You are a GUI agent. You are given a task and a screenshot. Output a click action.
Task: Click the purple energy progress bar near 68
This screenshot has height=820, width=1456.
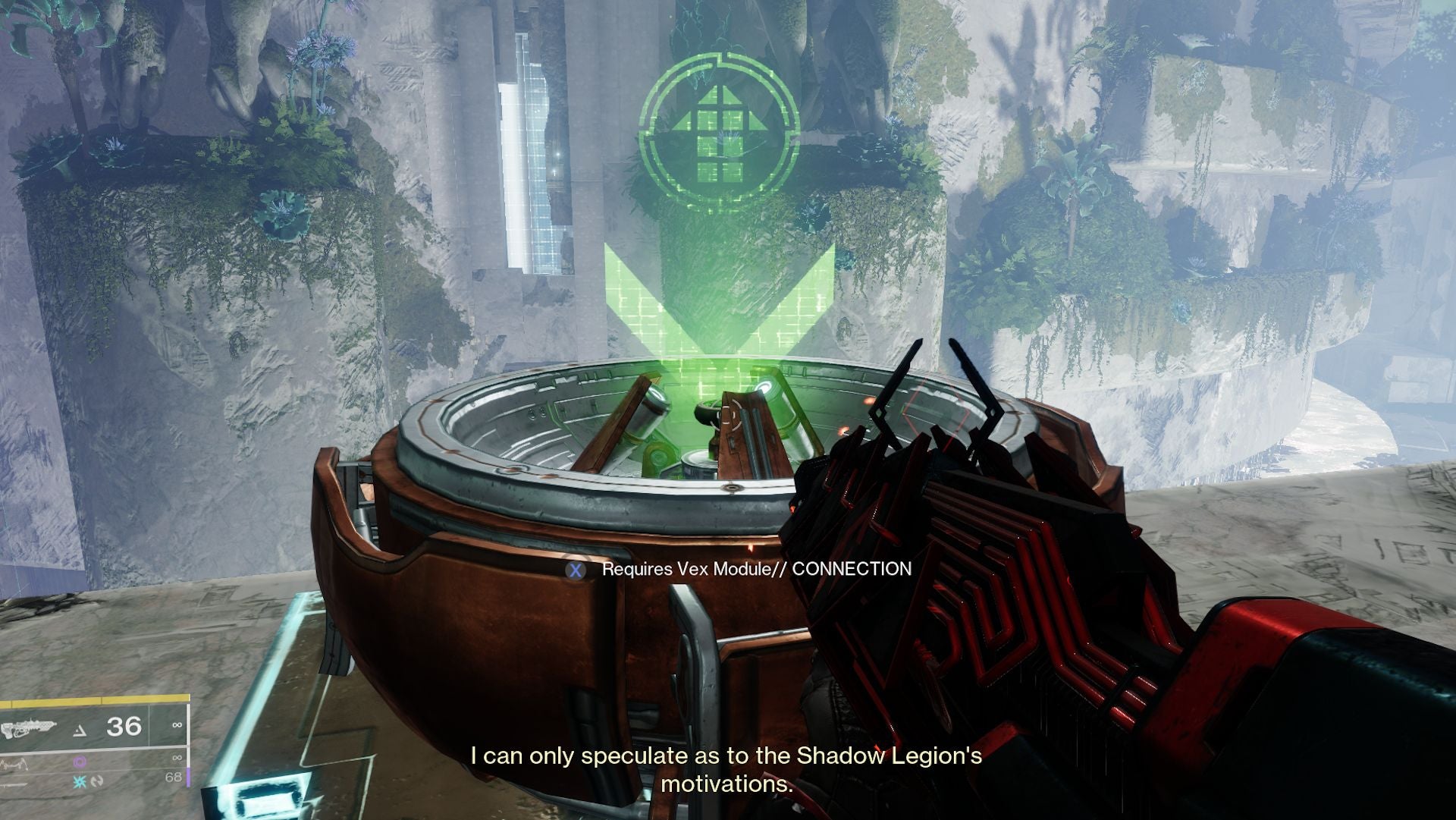point(189,778)
